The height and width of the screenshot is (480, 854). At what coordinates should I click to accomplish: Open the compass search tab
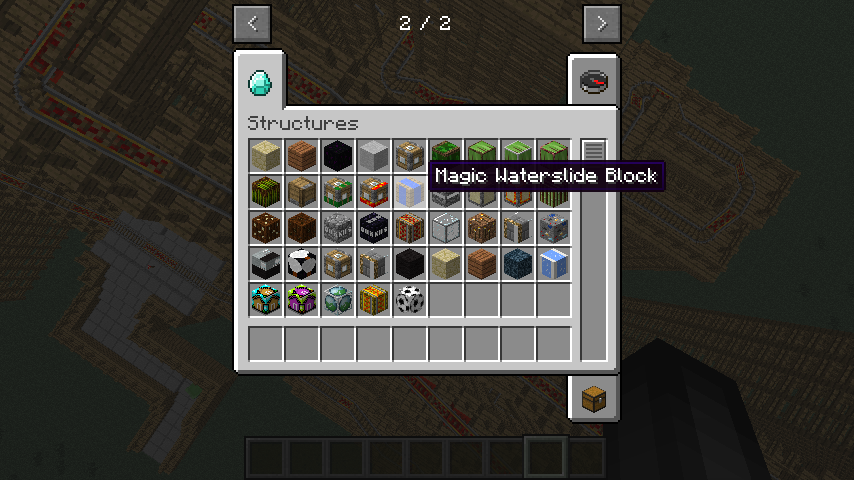coord(594,81)
